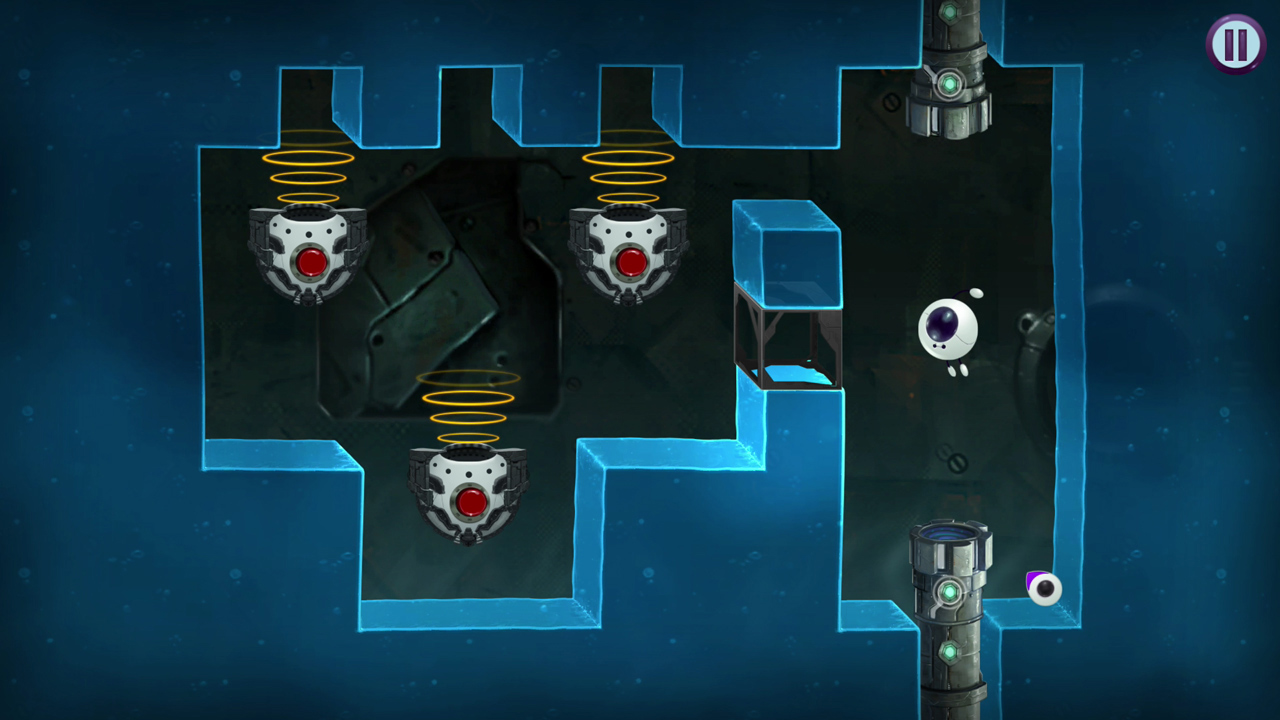Open the pause menu

click(1236, 43)
